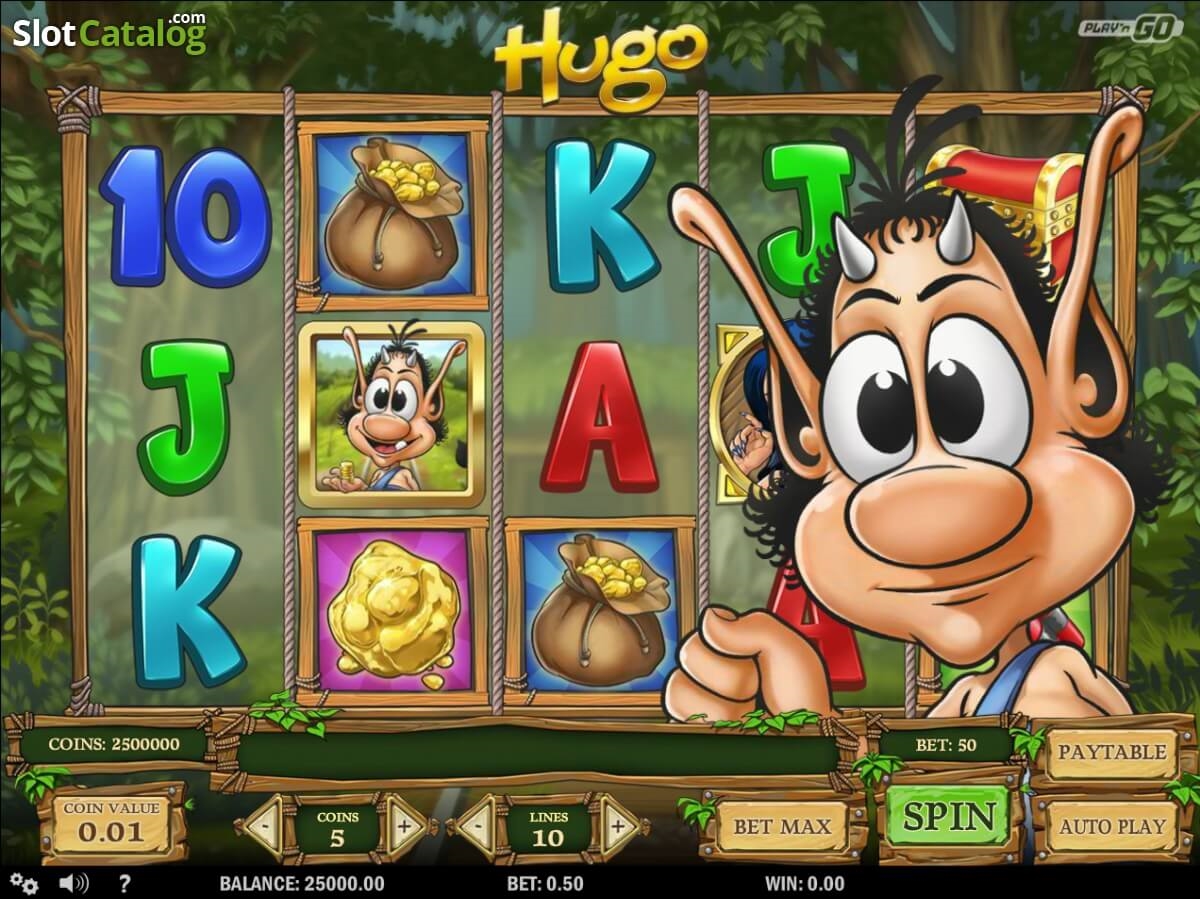
Task: Visit the SlotCatalog.com logo link
Action: click(109, 33)
